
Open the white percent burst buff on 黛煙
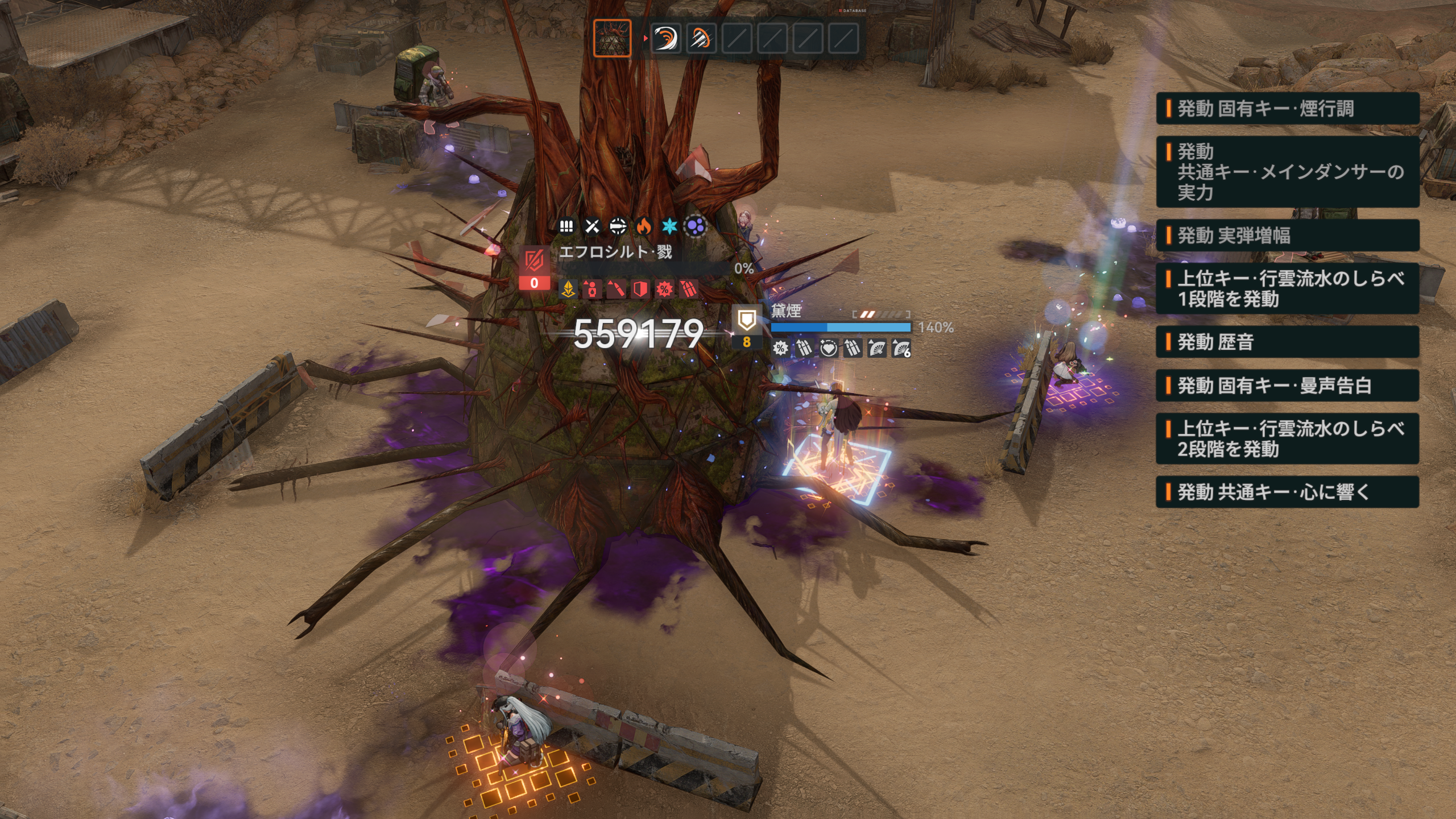click(780, 348)
